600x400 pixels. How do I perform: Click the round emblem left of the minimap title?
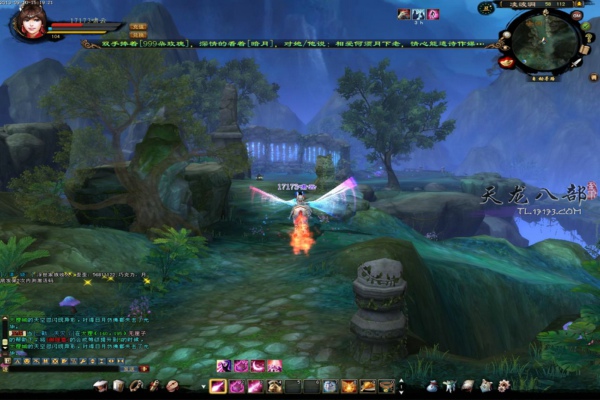[x=487, y=7]
